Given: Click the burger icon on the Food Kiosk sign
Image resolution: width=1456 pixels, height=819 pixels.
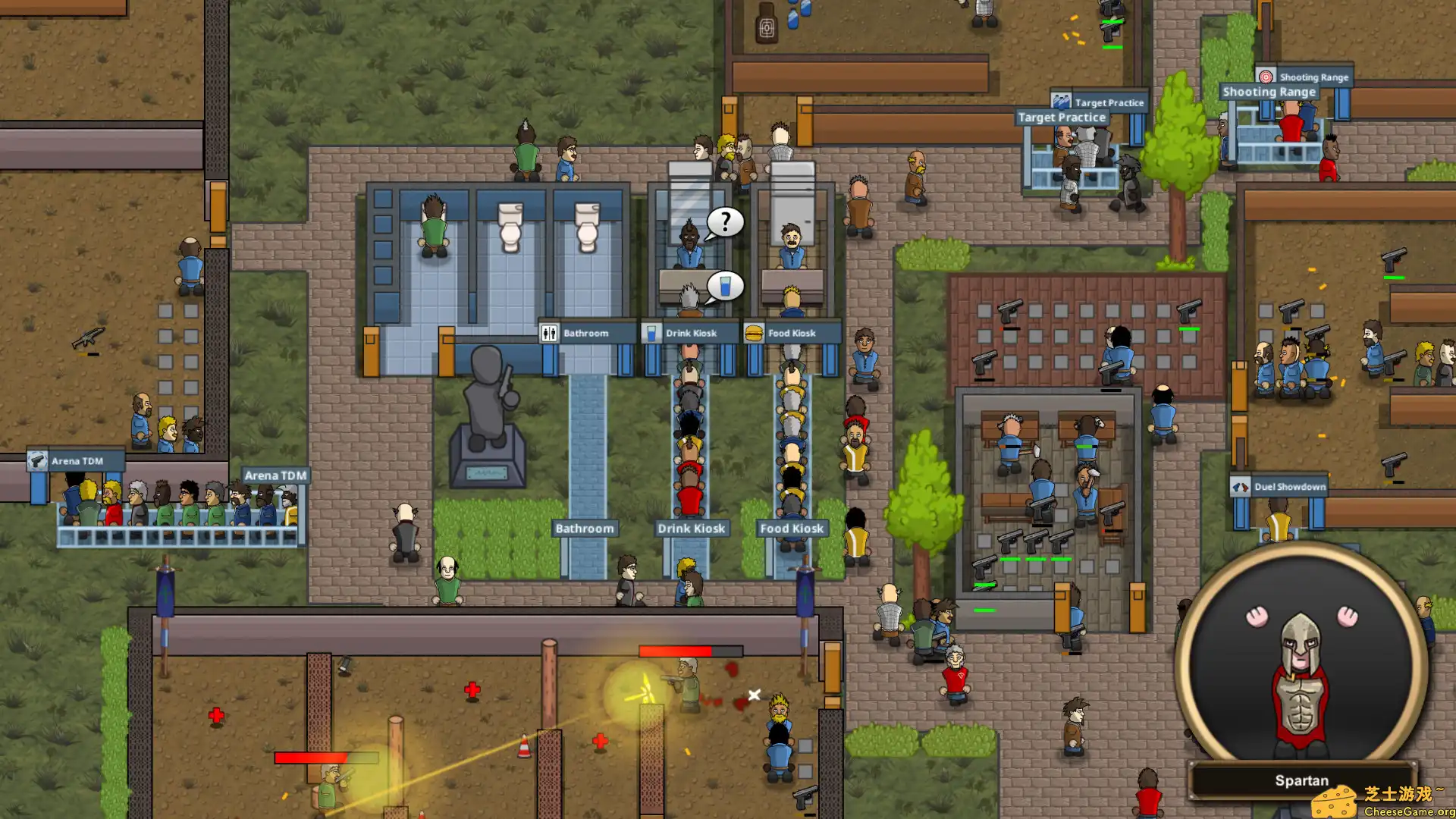Looking at the screenshot, I should (x=754, y=332).
